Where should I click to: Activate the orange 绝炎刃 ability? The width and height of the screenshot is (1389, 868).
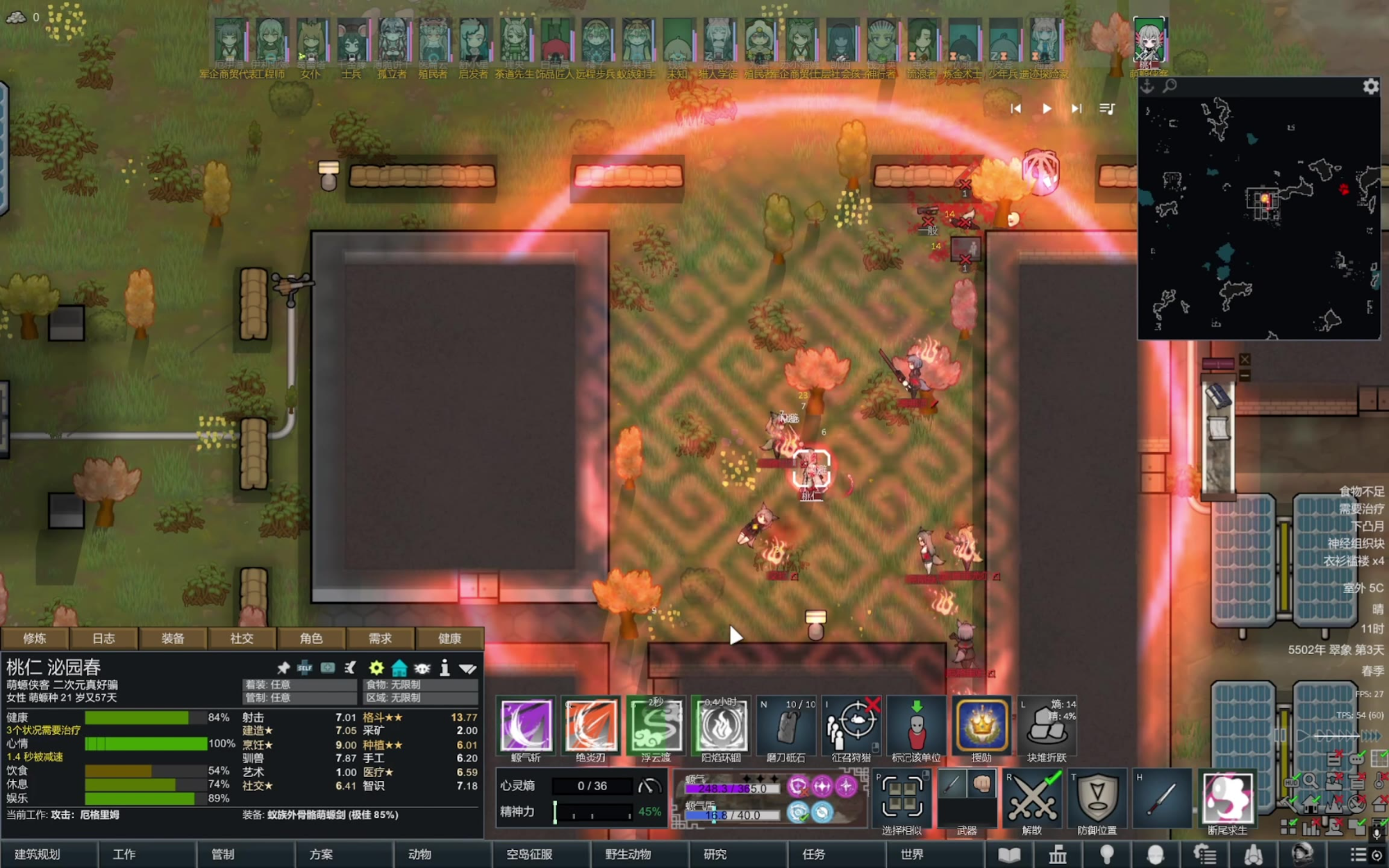pyautogui.click(x=591, y=726)
